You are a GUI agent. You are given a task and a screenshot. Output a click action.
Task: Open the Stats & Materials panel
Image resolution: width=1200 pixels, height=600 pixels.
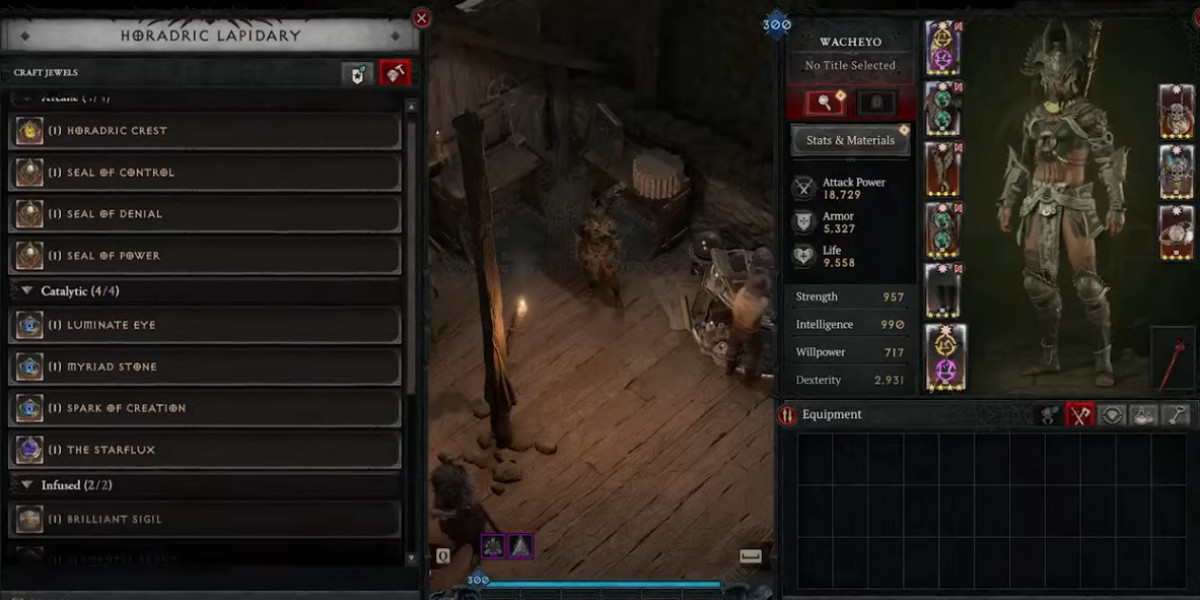850,140
